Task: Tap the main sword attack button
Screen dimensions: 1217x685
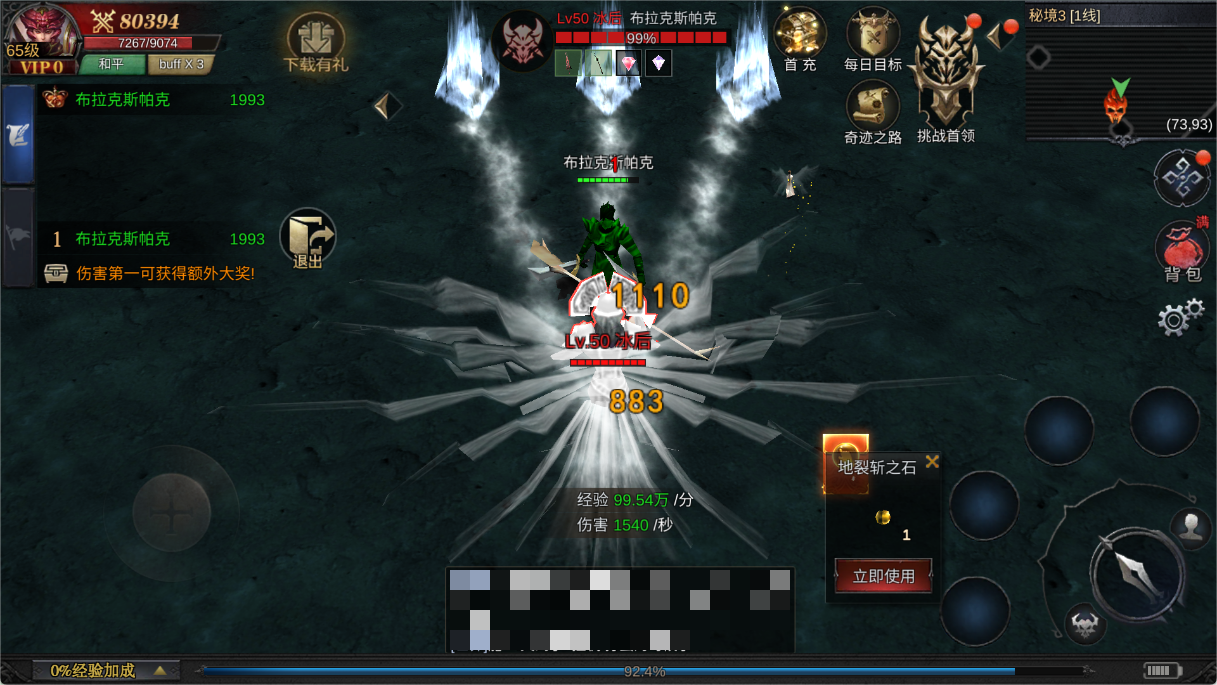Action: [x=1137, y=573]
